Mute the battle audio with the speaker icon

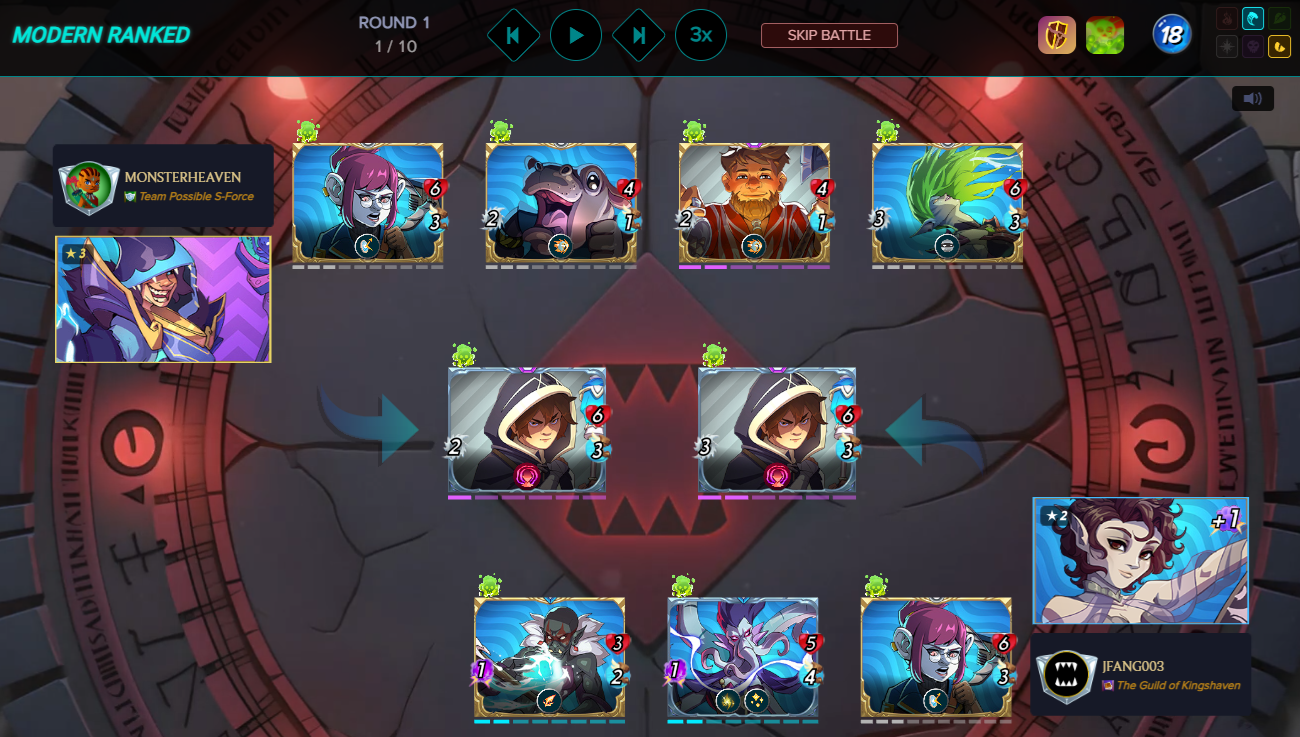tap(1252, 98)
